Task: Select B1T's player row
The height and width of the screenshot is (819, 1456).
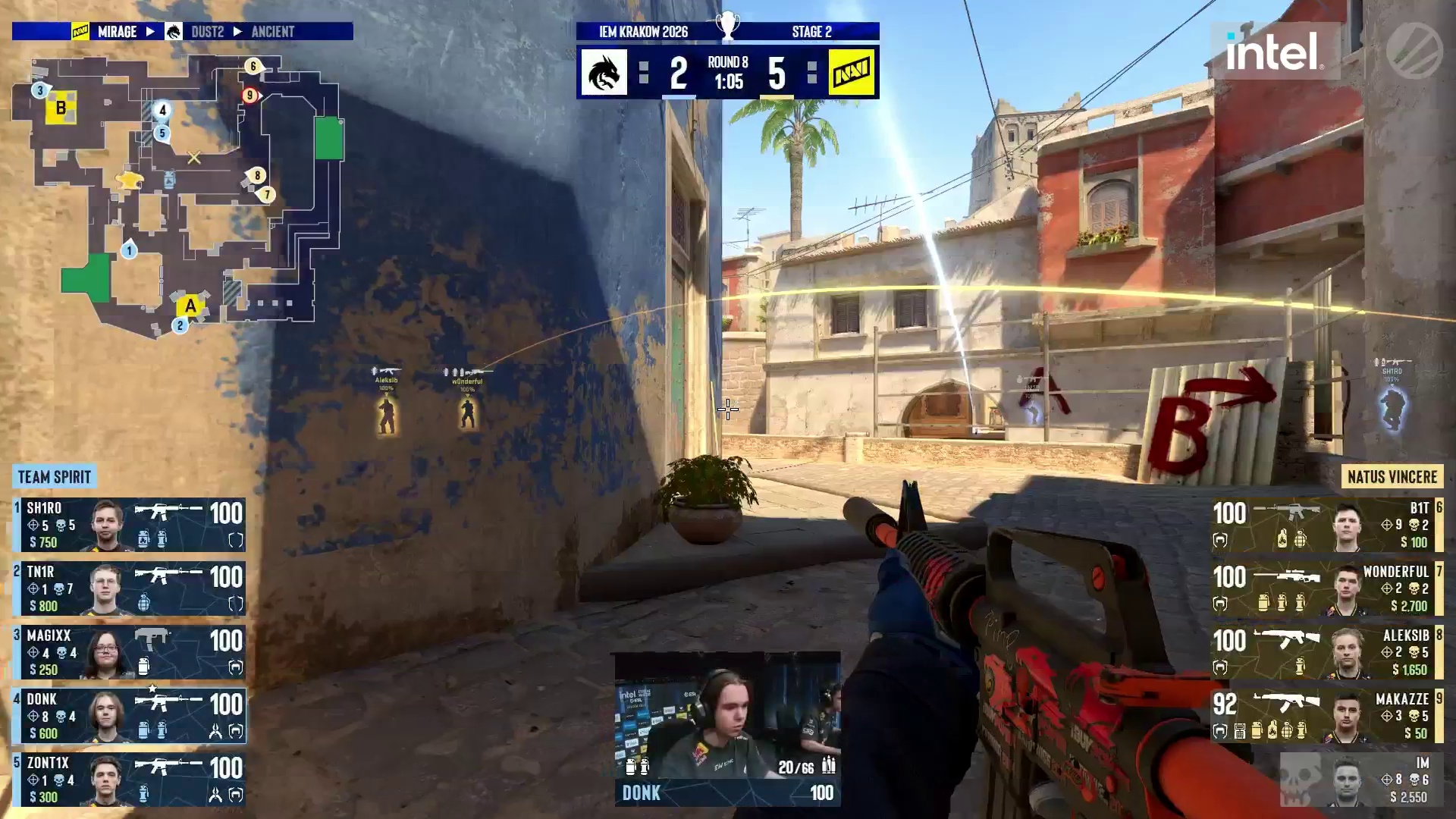Action: tap(1327, 525)
